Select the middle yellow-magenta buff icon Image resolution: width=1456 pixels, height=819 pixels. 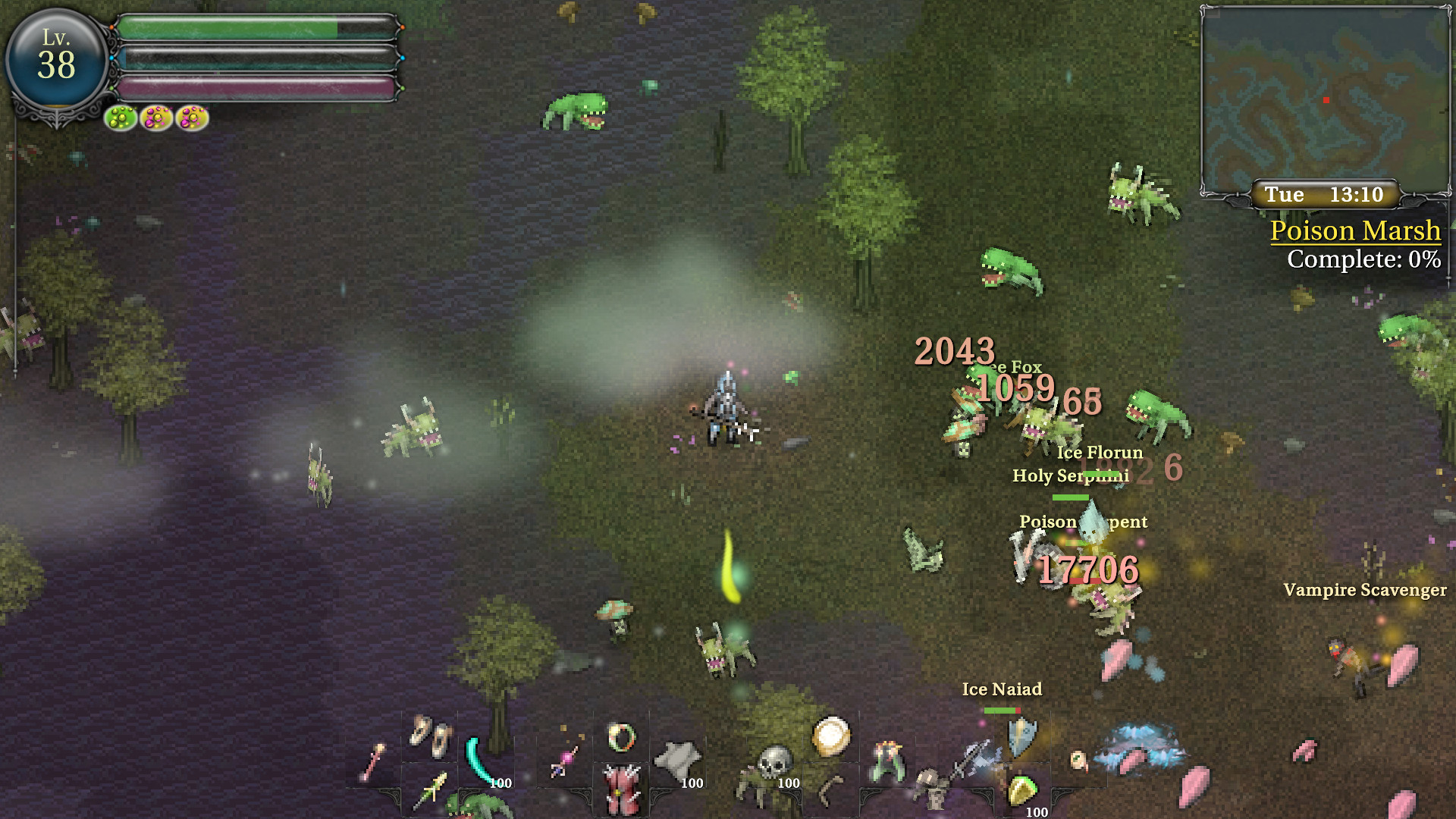pyautogui.click(x=155, y=118)
